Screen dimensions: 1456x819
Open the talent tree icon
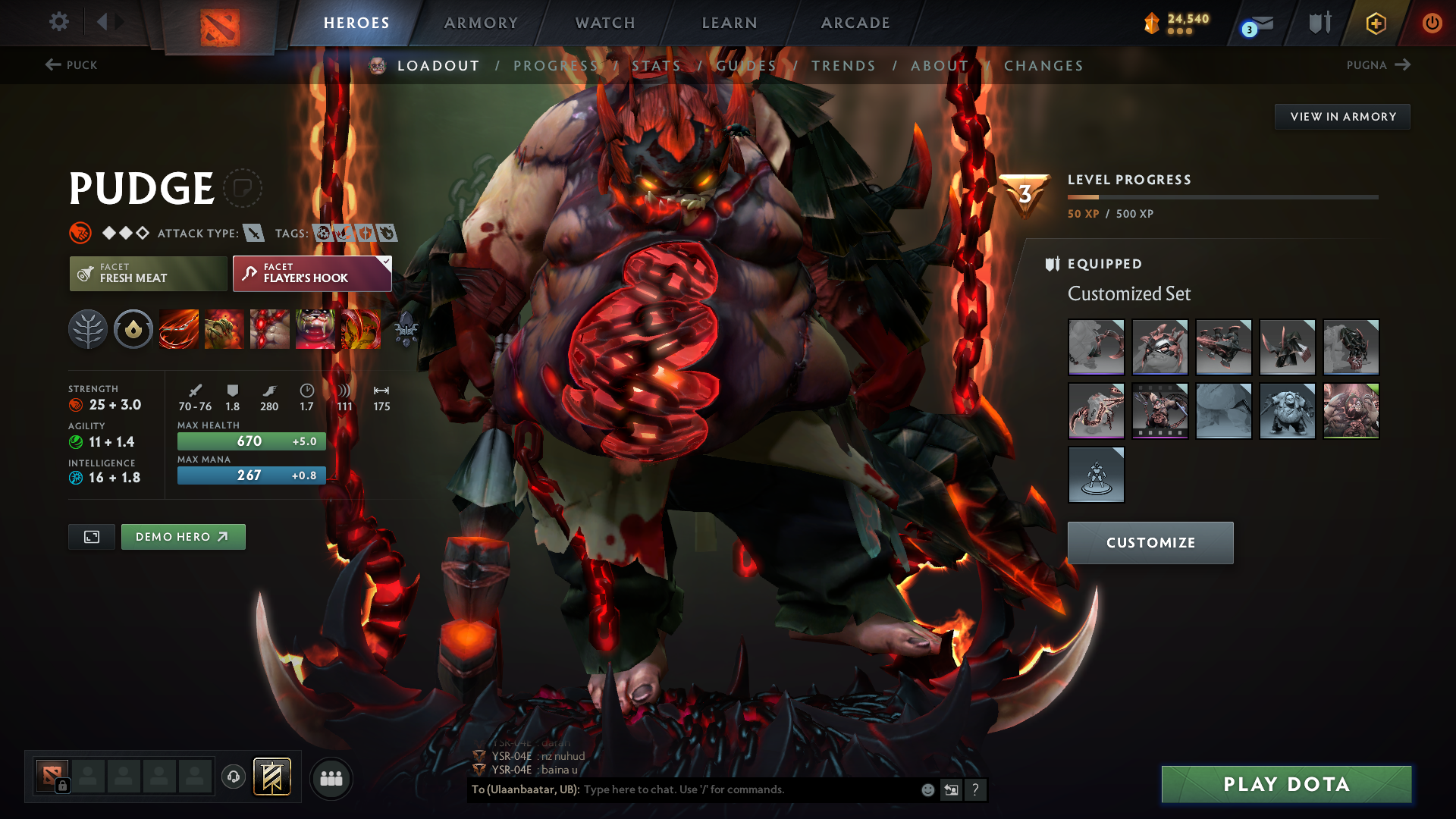[88, 329]
